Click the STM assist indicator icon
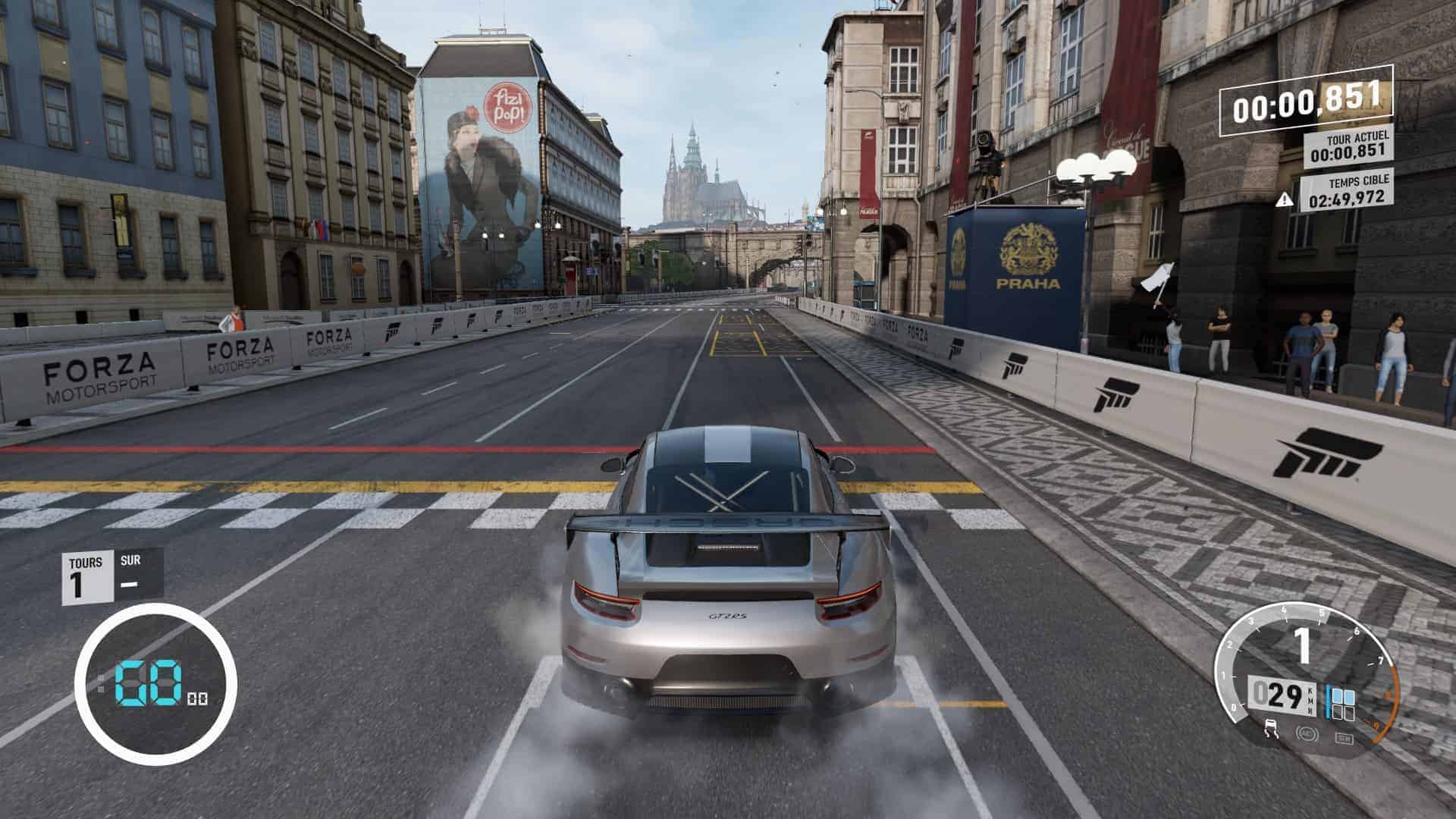The image size is (1456, 819). [1343, 737]
